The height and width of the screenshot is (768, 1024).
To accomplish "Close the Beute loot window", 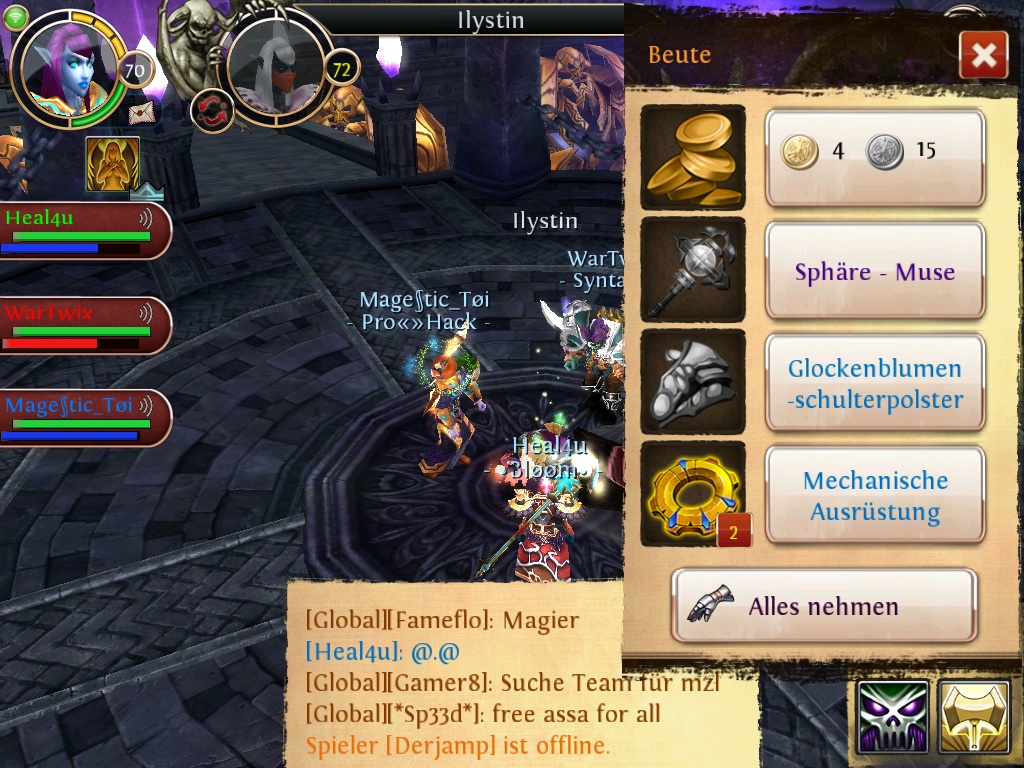I will [x=983, y=55].
